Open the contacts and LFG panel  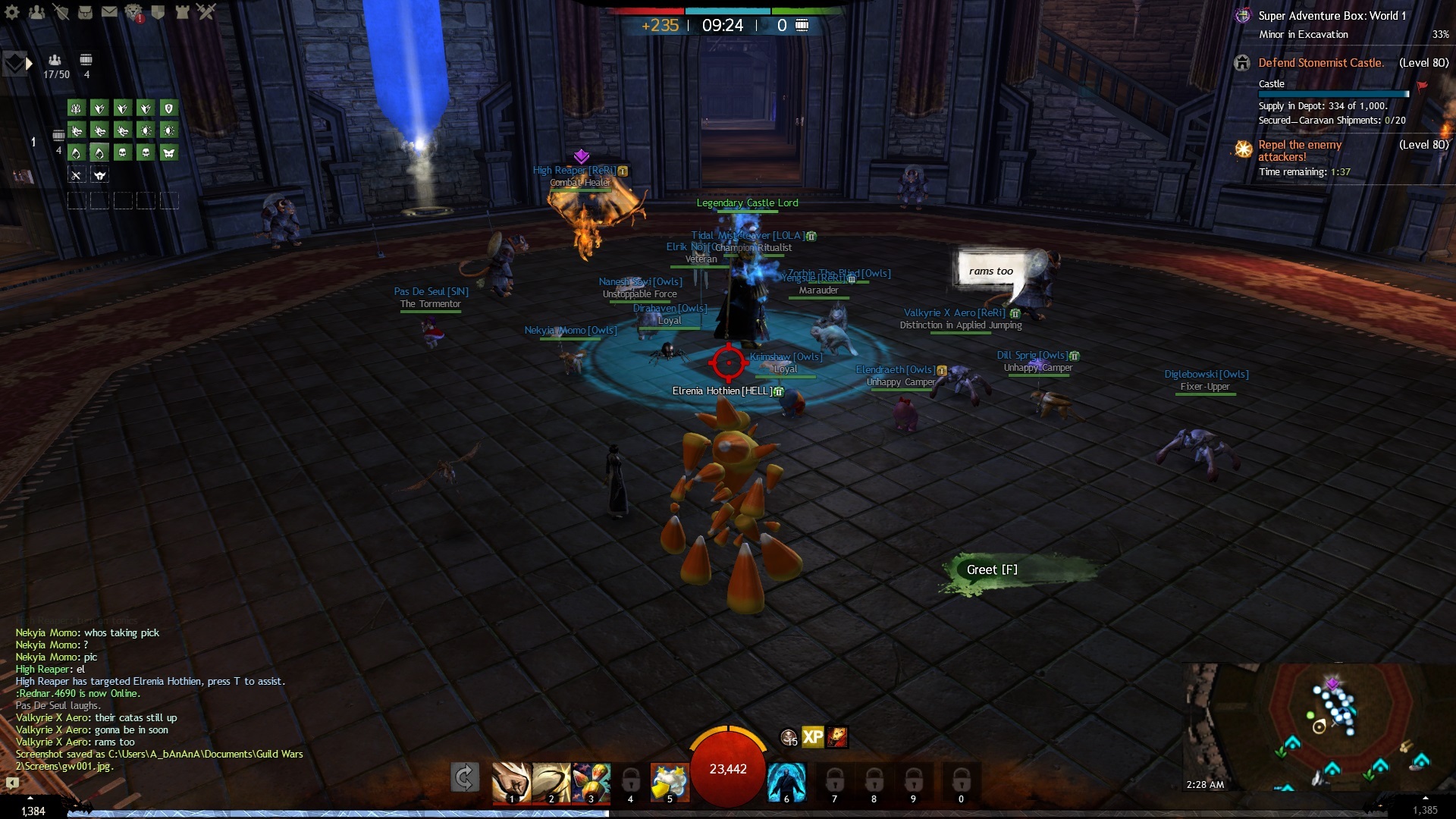click(x=36, y=12)
